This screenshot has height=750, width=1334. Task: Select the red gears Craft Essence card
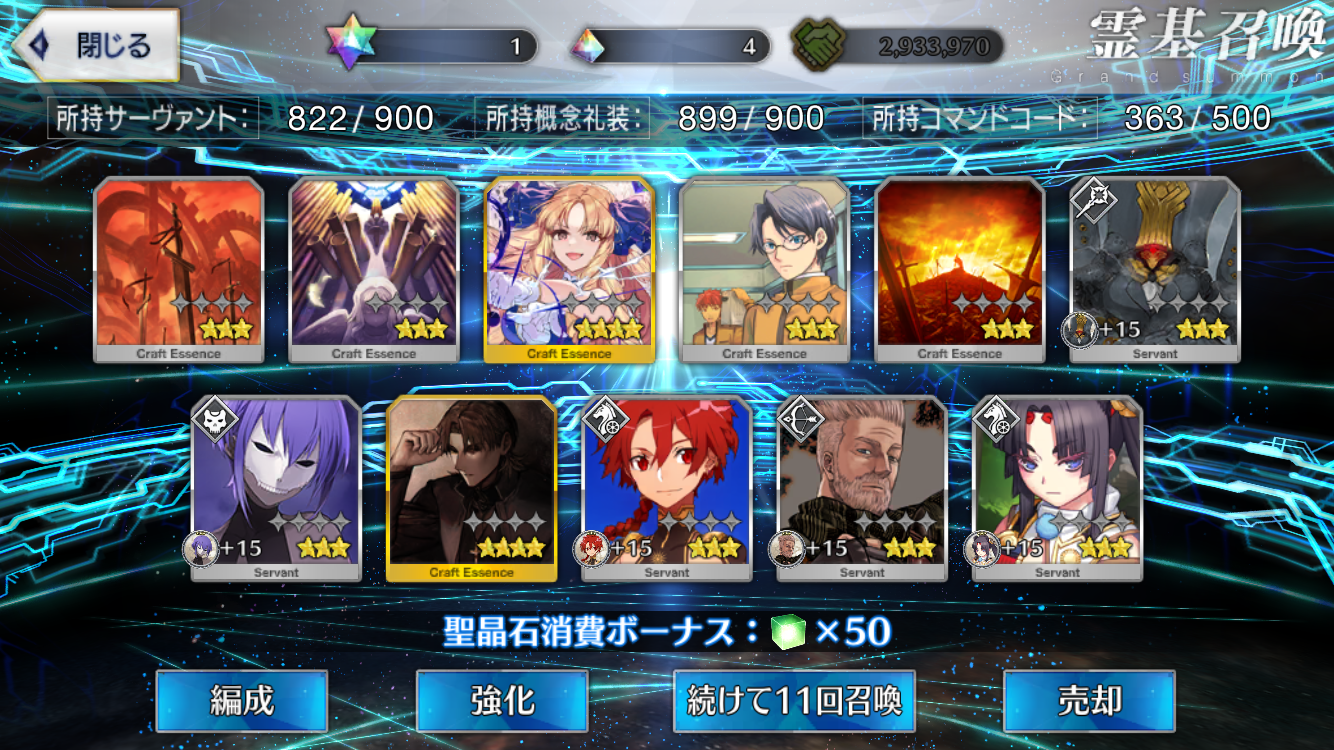pos(179,268)
